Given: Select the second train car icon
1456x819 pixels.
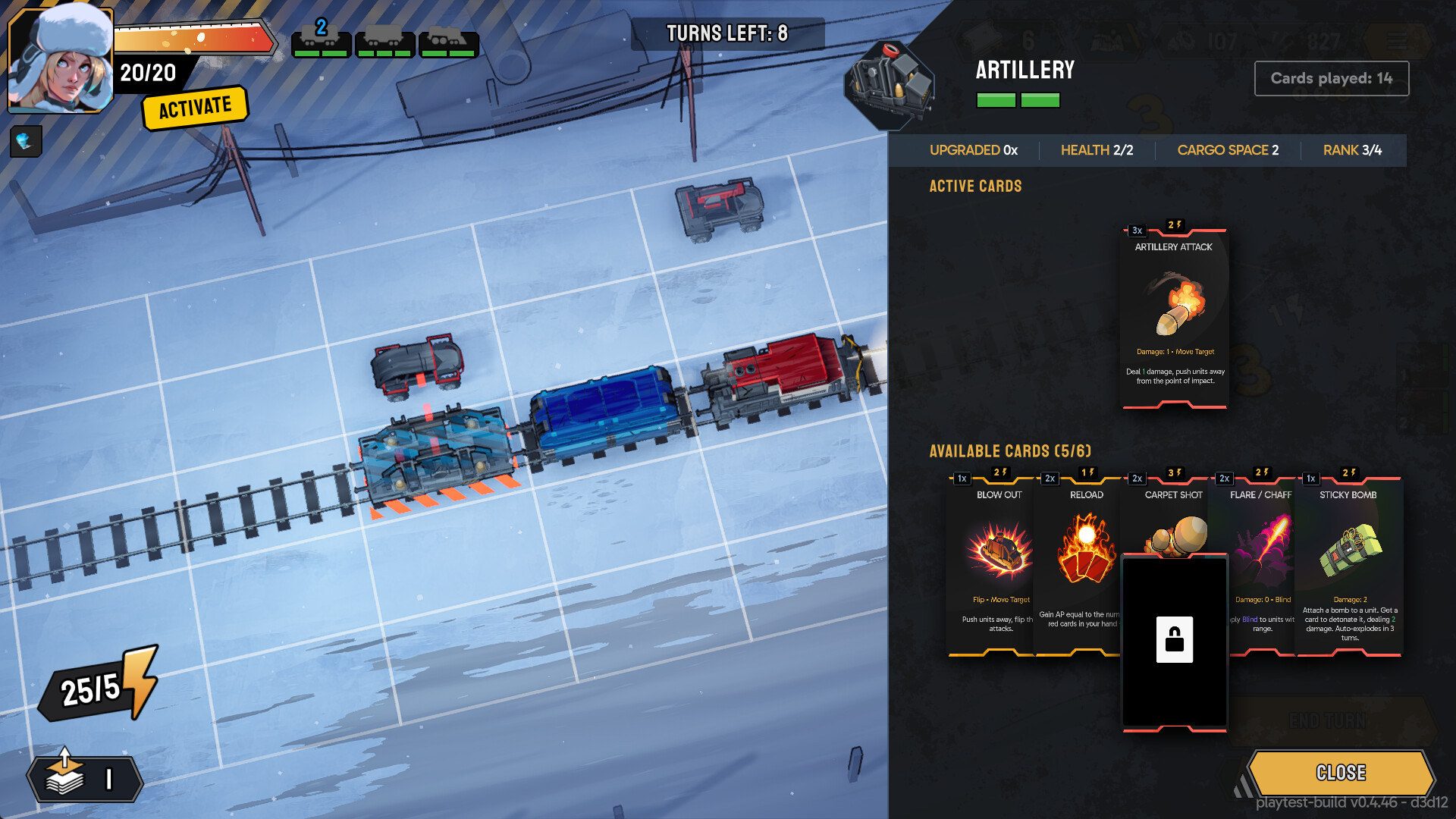Looking at the screenshot, I should 385,43.
